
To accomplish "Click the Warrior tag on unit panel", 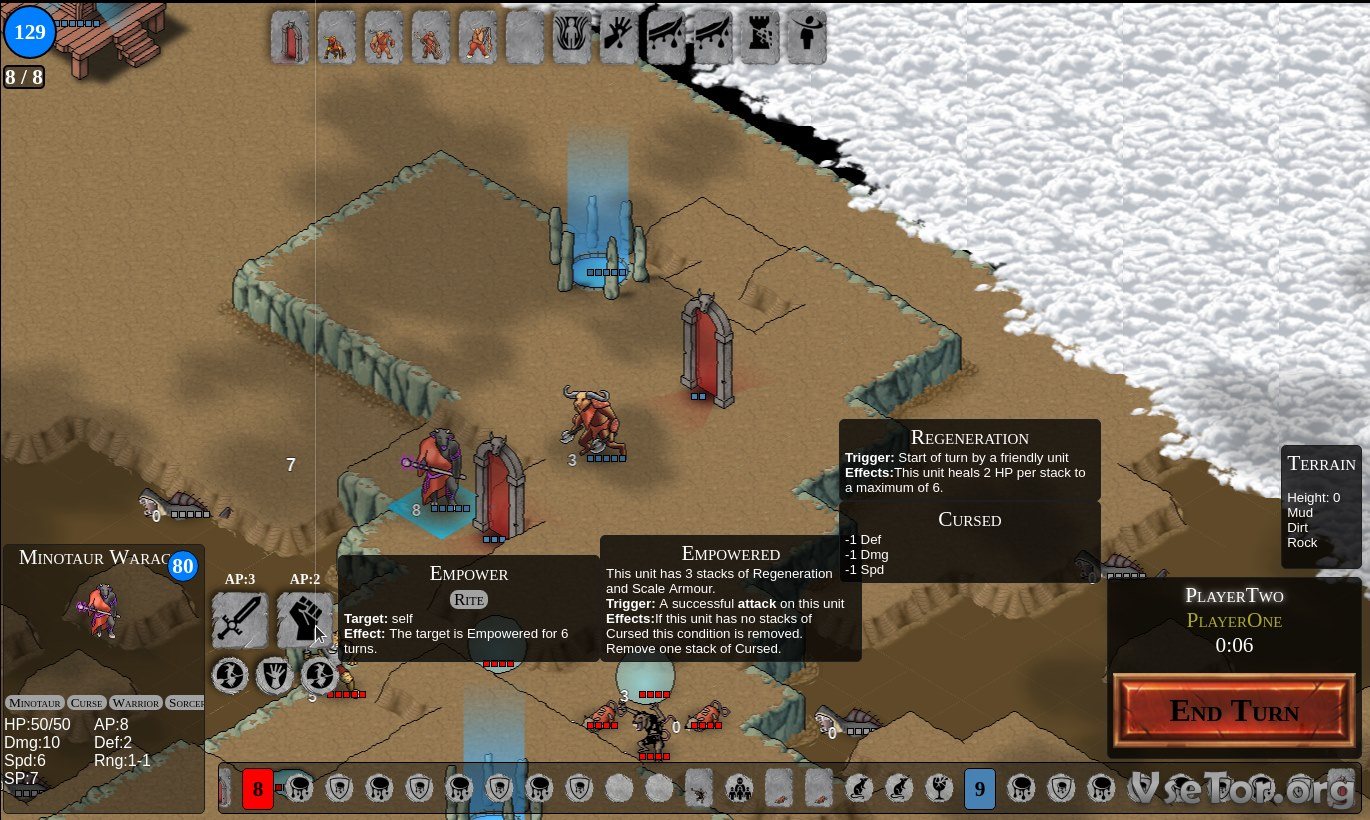I will coord(136,703).
